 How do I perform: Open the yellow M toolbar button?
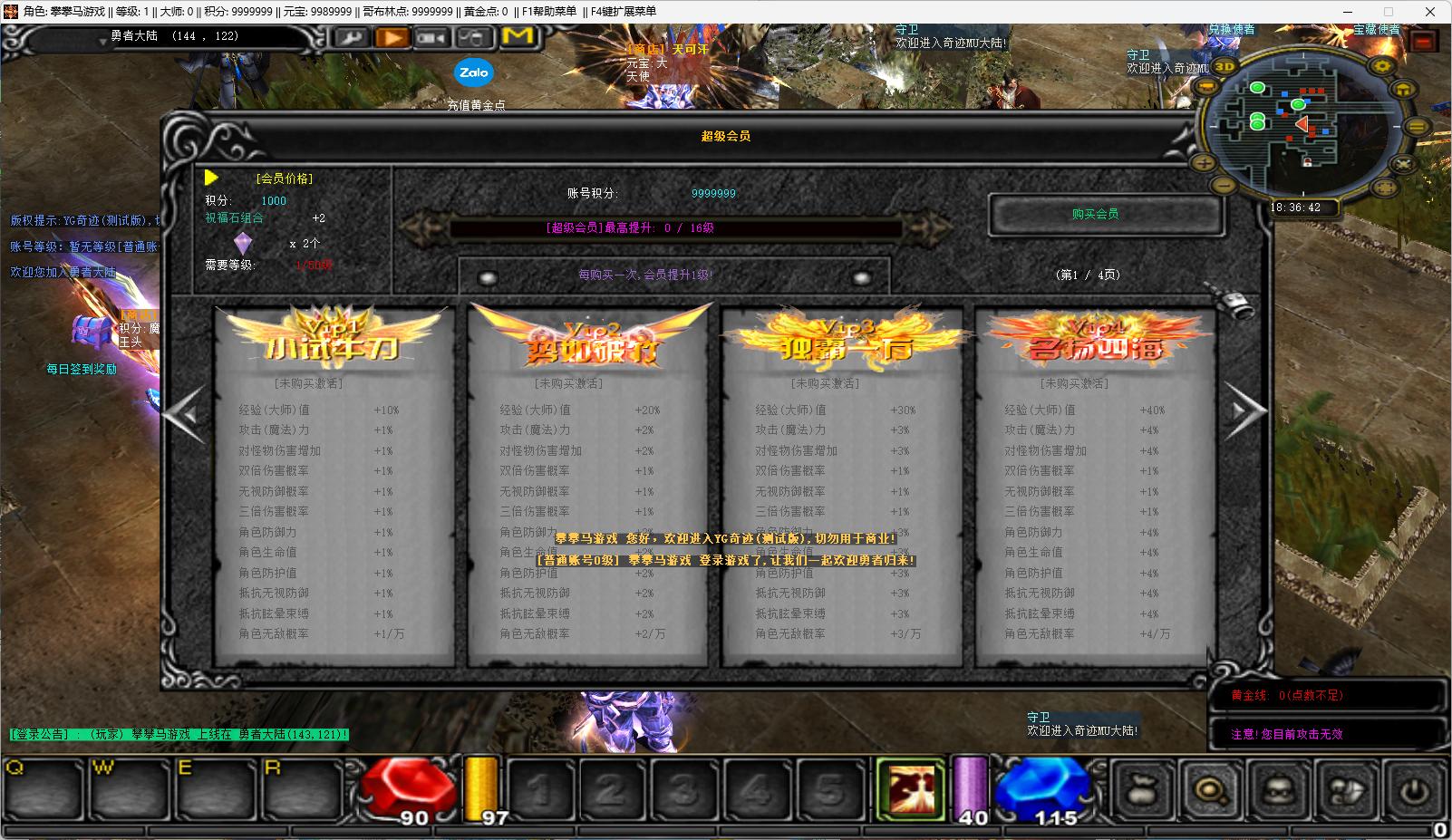[518, 37]
